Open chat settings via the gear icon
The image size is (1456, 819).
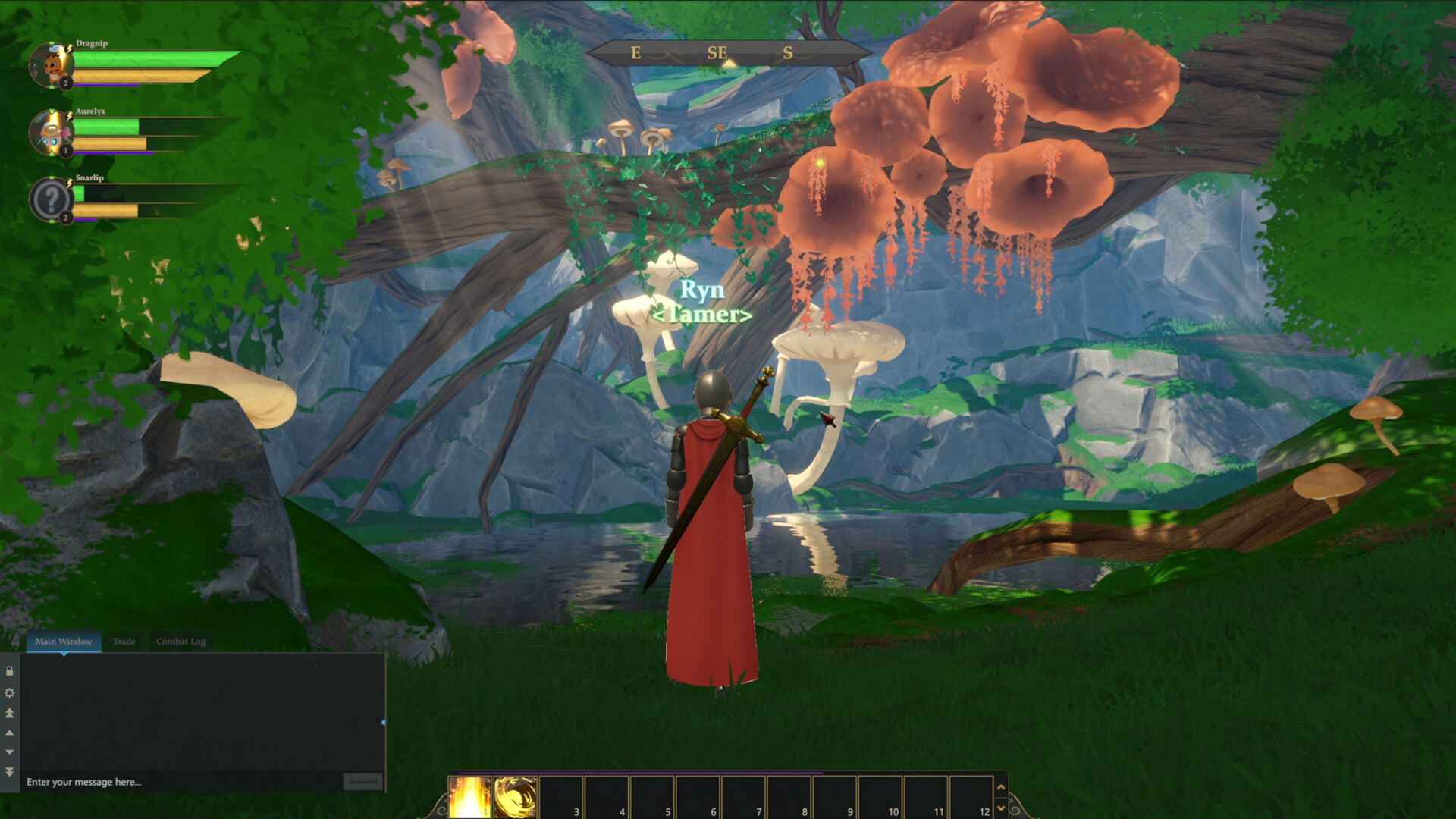point(10,693)
